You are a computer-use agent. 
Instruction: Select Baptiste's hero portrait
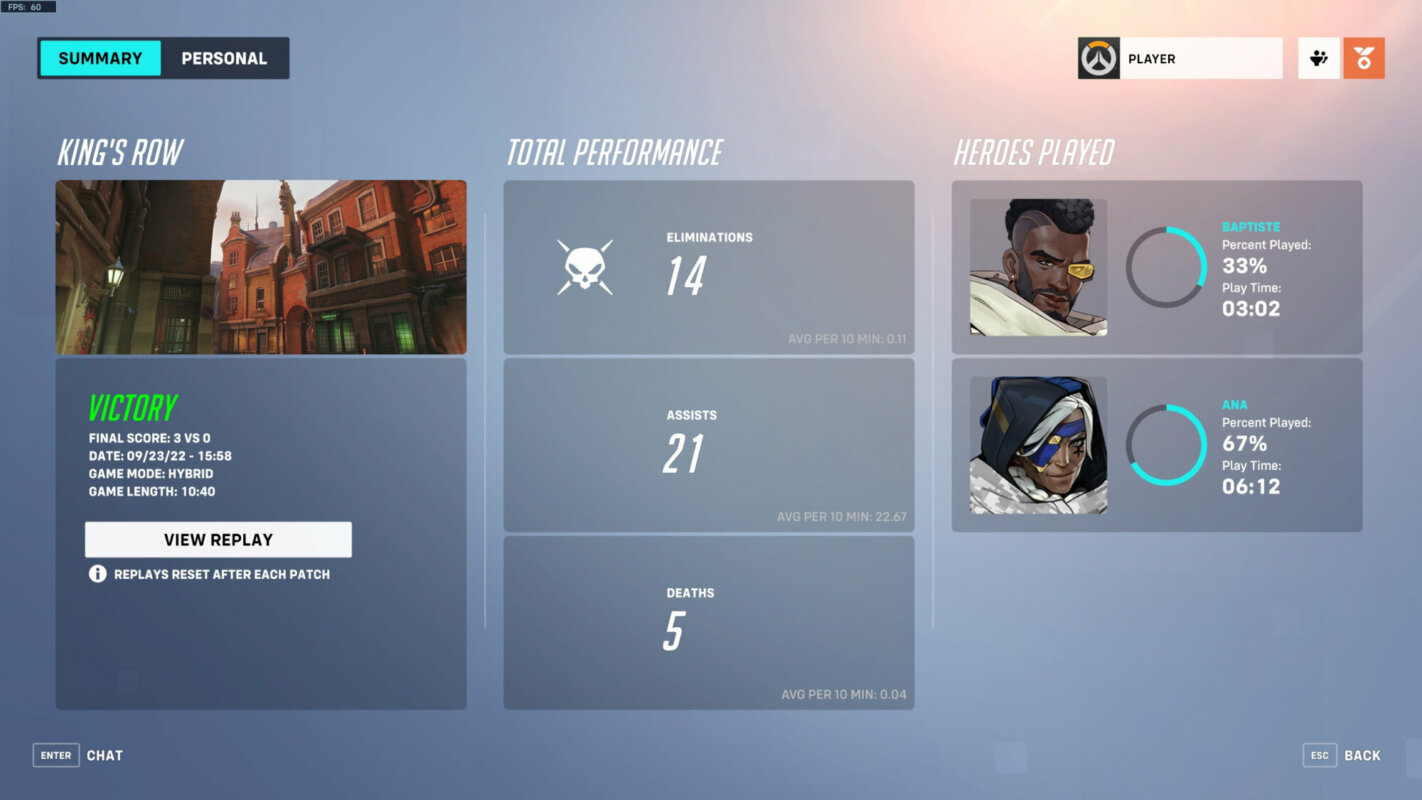coord(1037,266)
